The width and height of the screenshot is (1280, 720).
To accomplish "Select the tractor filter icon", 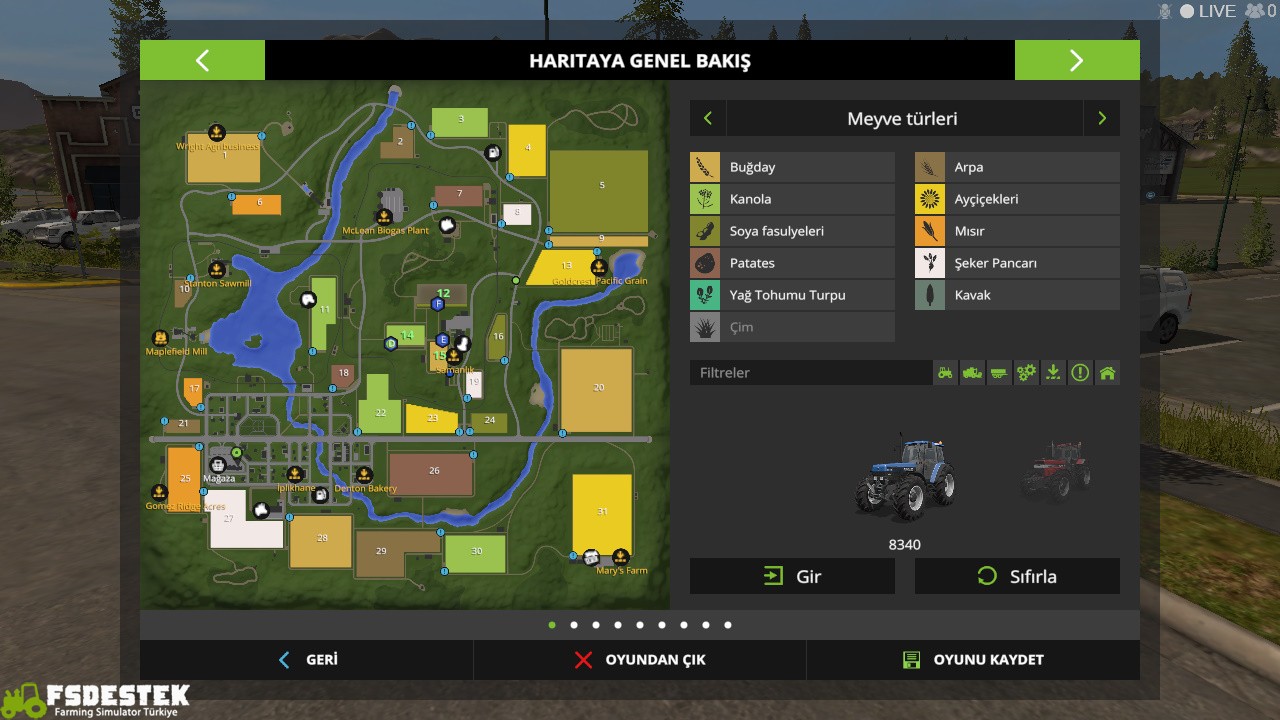I will tap(944, 372).
